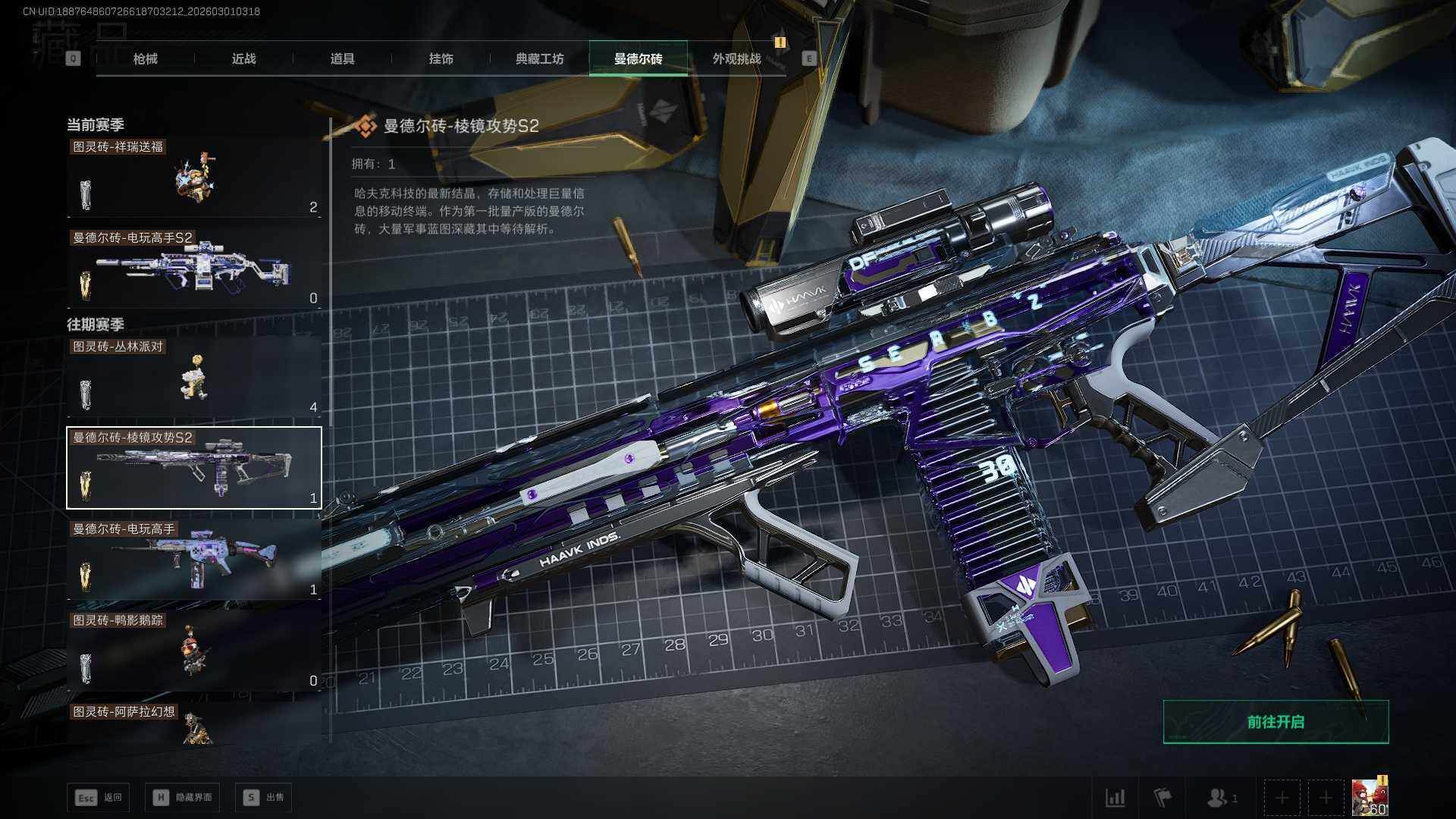
Task: Switch to the 外观挑战 tab
Action: point(736,58)
